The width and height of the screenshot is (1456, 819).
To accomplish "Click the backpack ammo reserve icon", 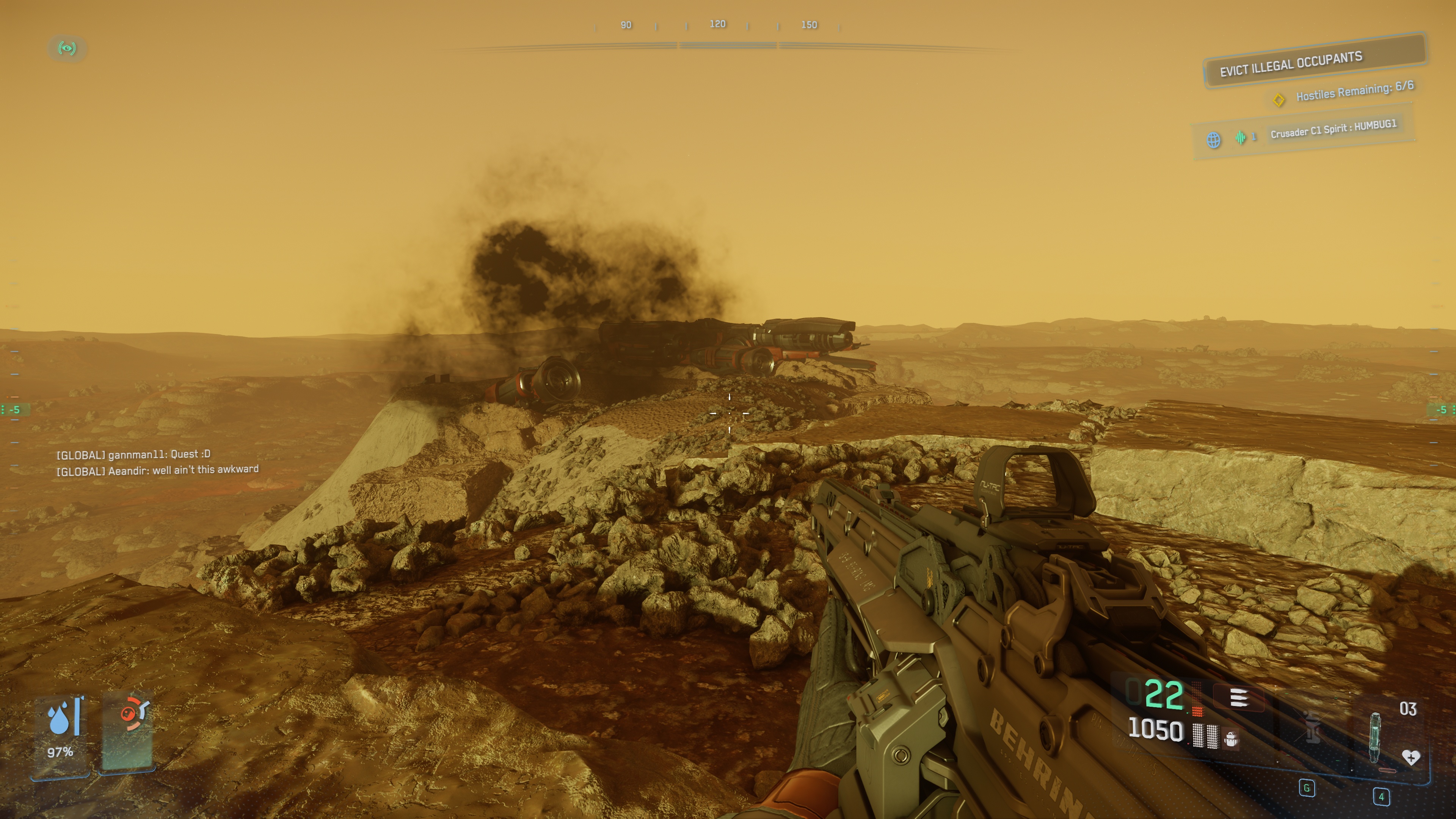I will 1230,739.
